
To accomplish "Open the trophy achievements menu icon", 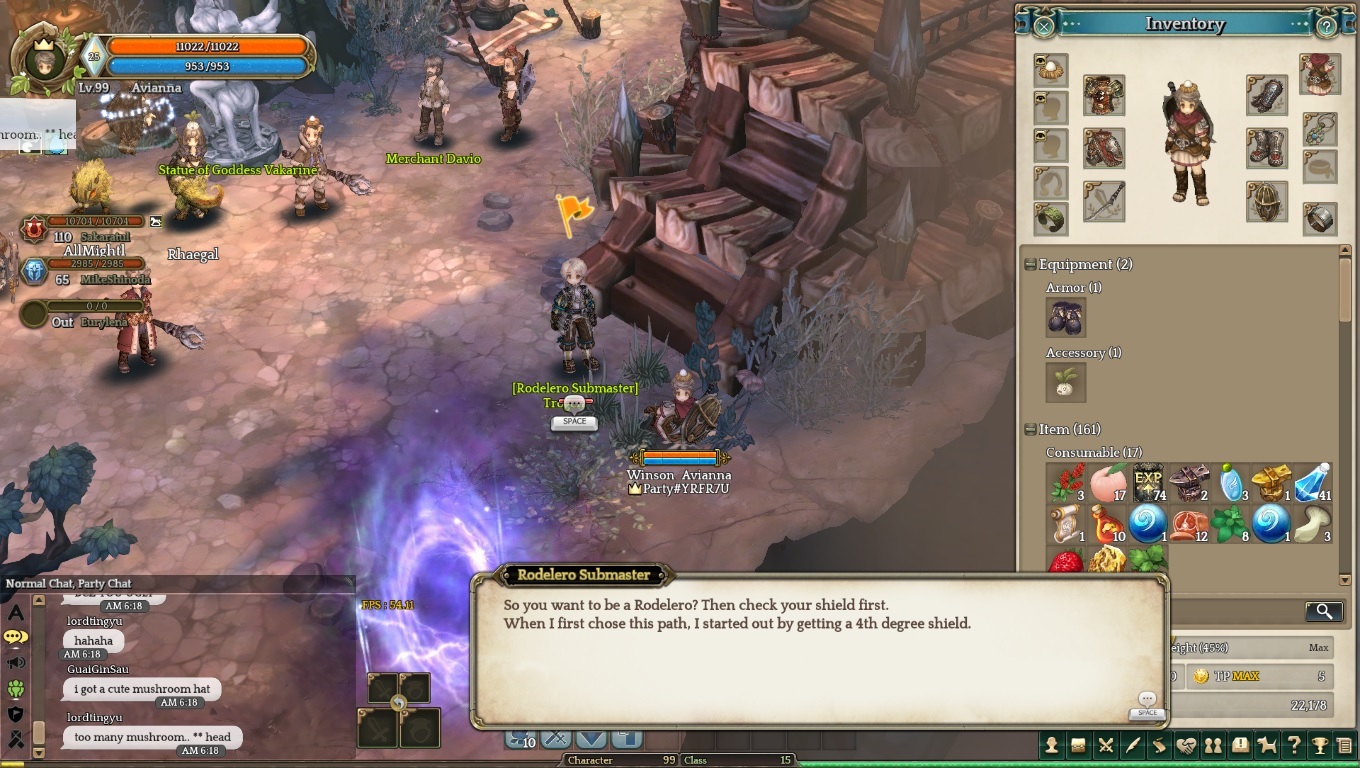I will click(x=1321, y=745).
